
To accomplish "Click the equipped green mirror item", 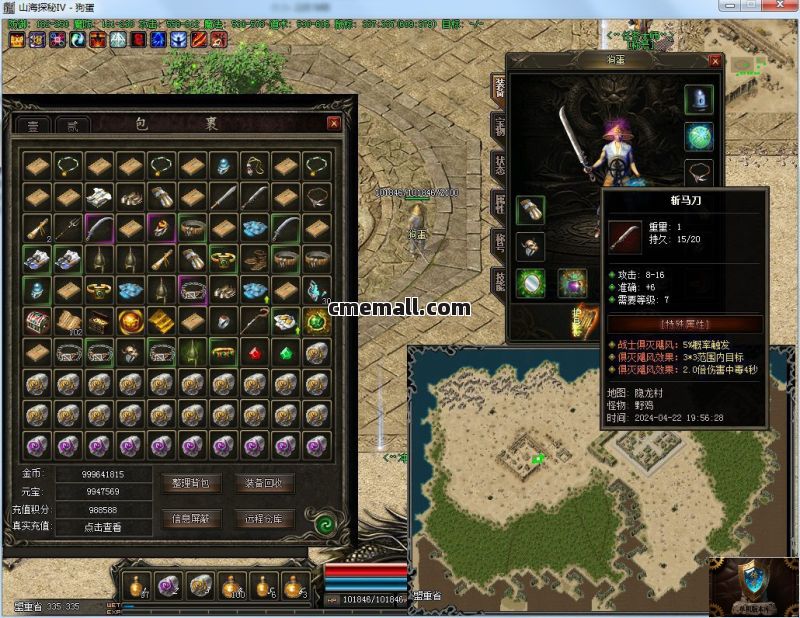I will coord(530,283).
